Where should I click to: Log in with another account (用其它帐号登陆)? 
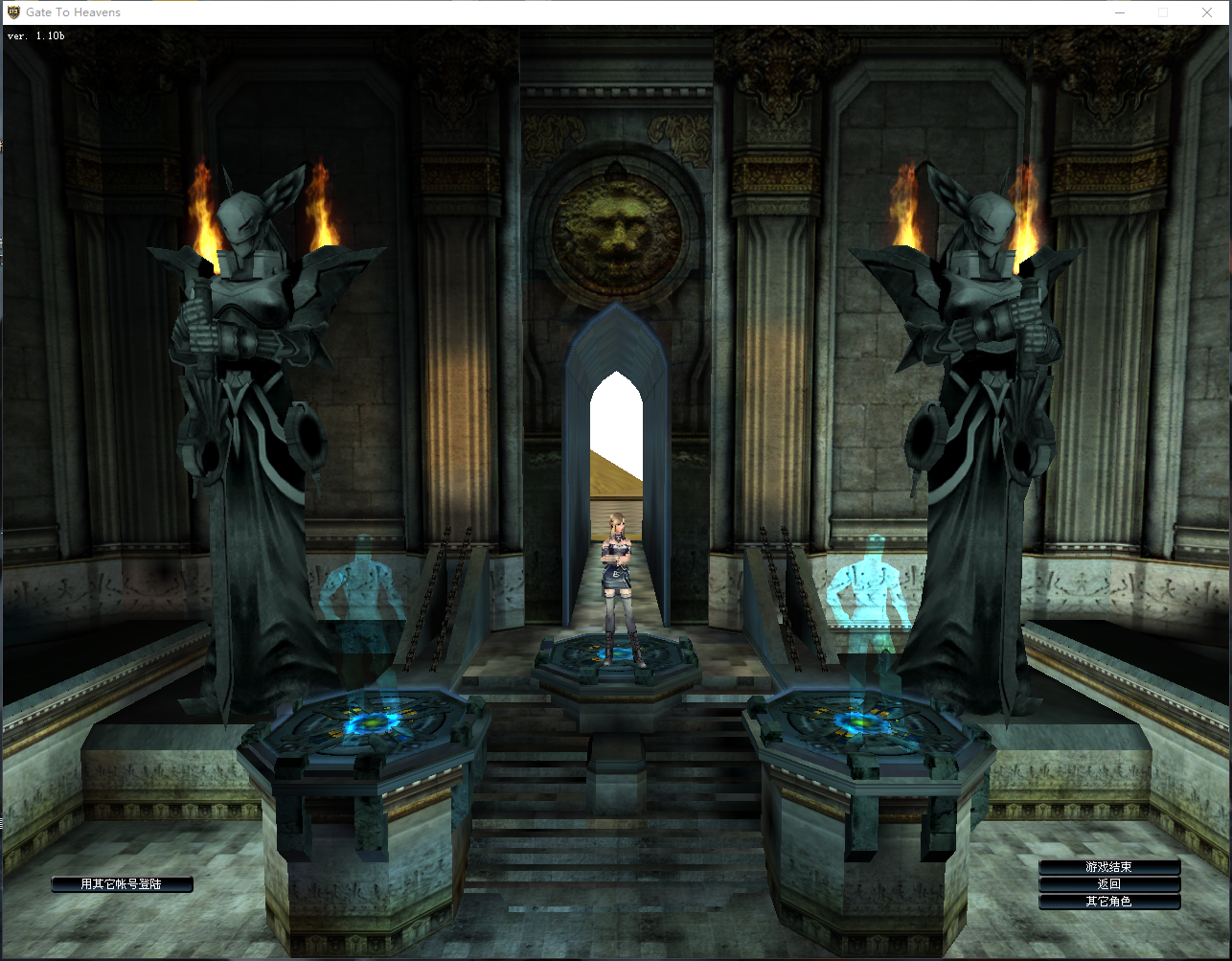(x=122, y=884)
